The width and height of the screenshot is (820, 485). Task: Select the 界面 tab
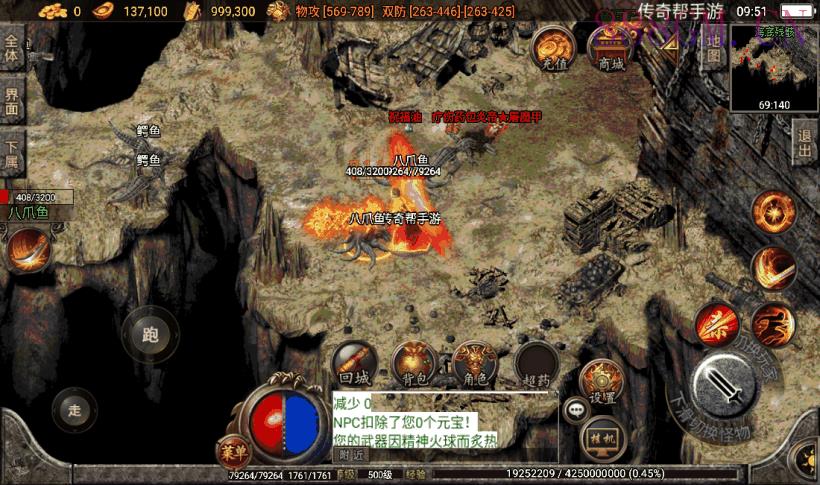point(12,100)
